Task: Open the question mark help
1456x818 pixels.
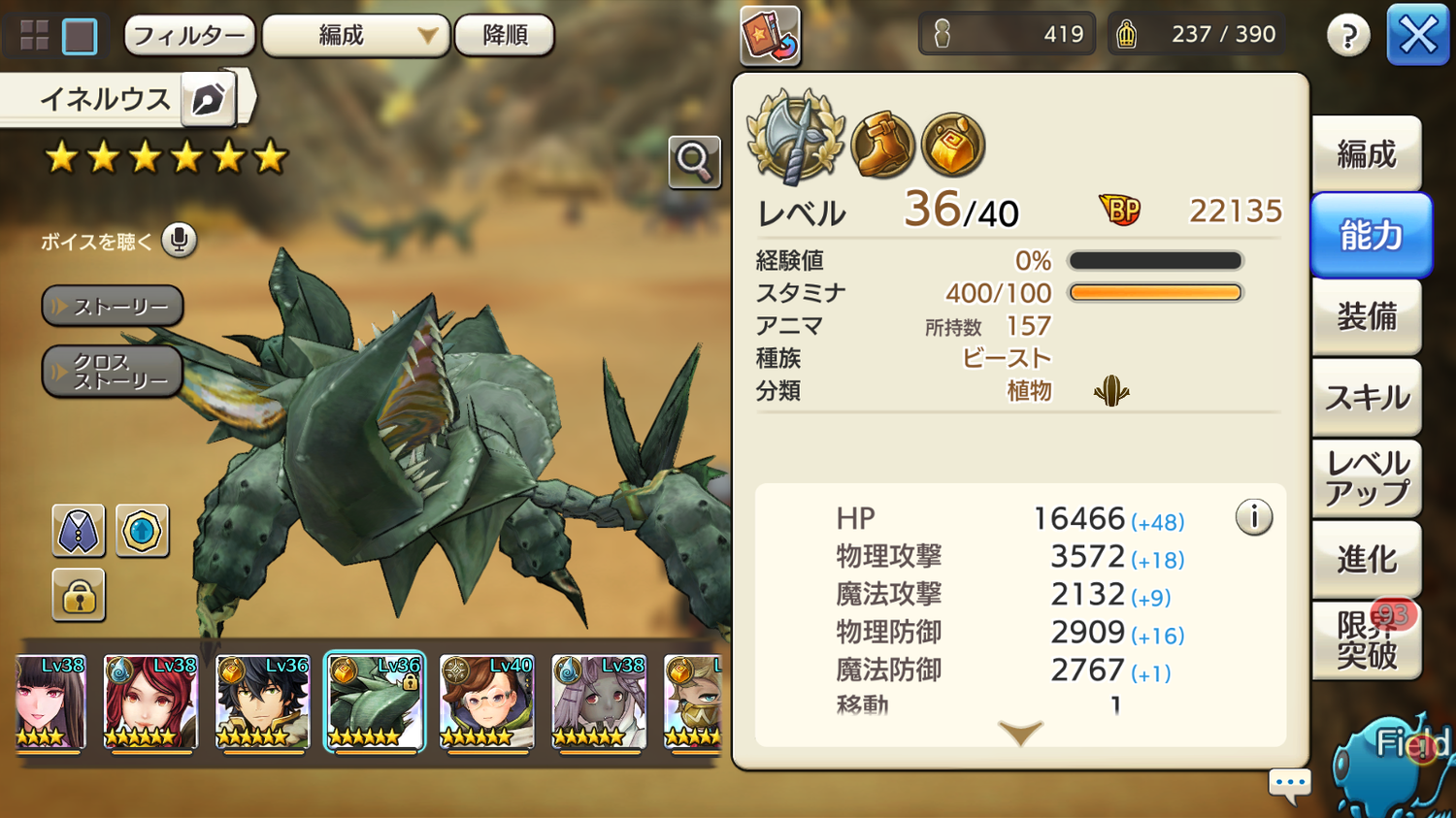Action: pos(1348,36)
